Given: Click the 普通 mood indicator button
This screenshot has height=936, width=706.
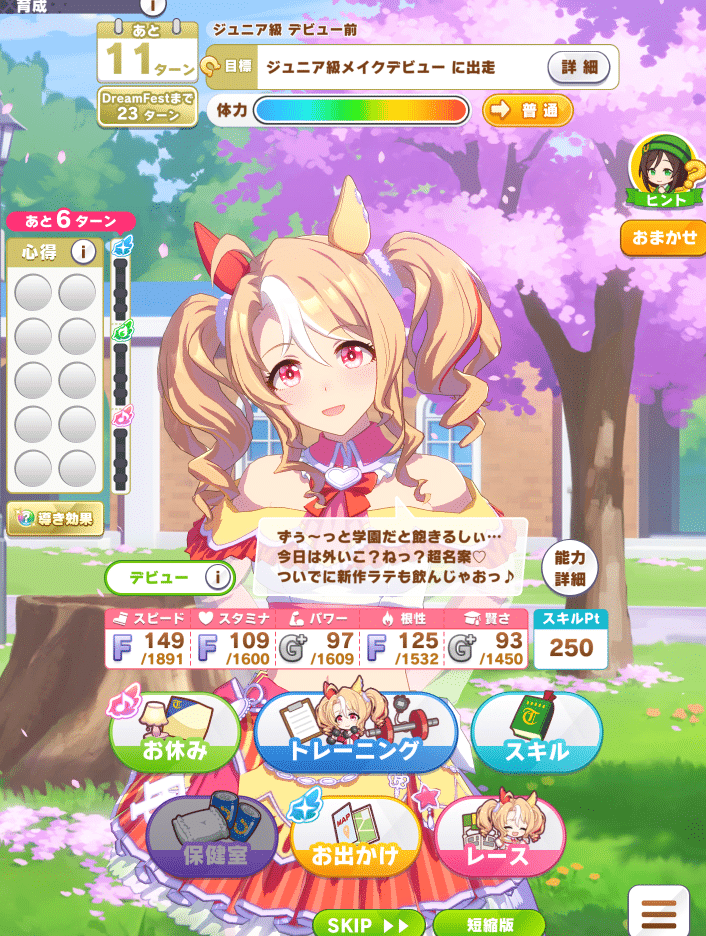Looking at the screenshot, I should pyautogui.click(x=527, y=110).
